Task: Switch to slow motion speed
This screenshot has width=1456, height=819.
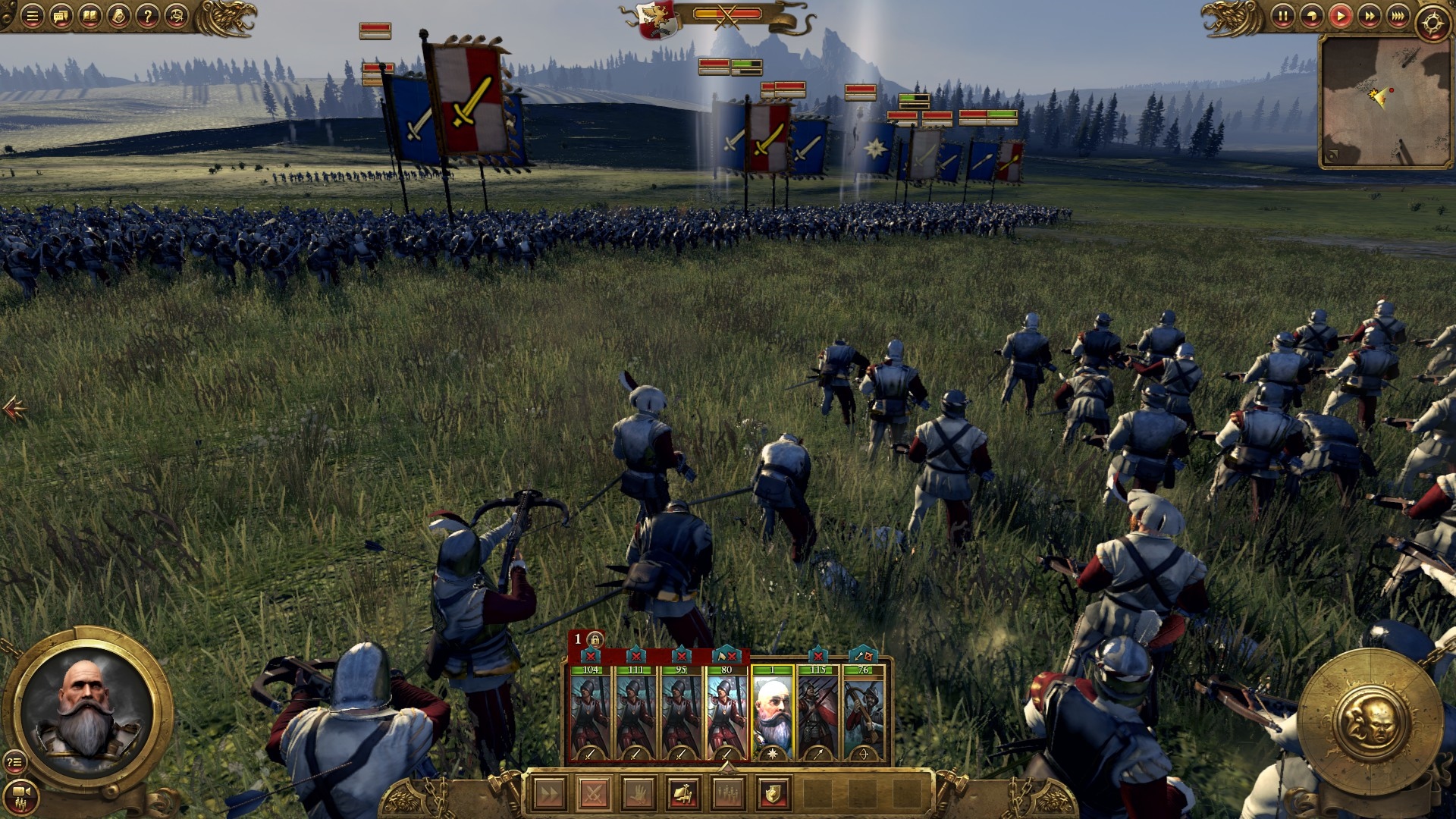Action: coord(1311,16)
